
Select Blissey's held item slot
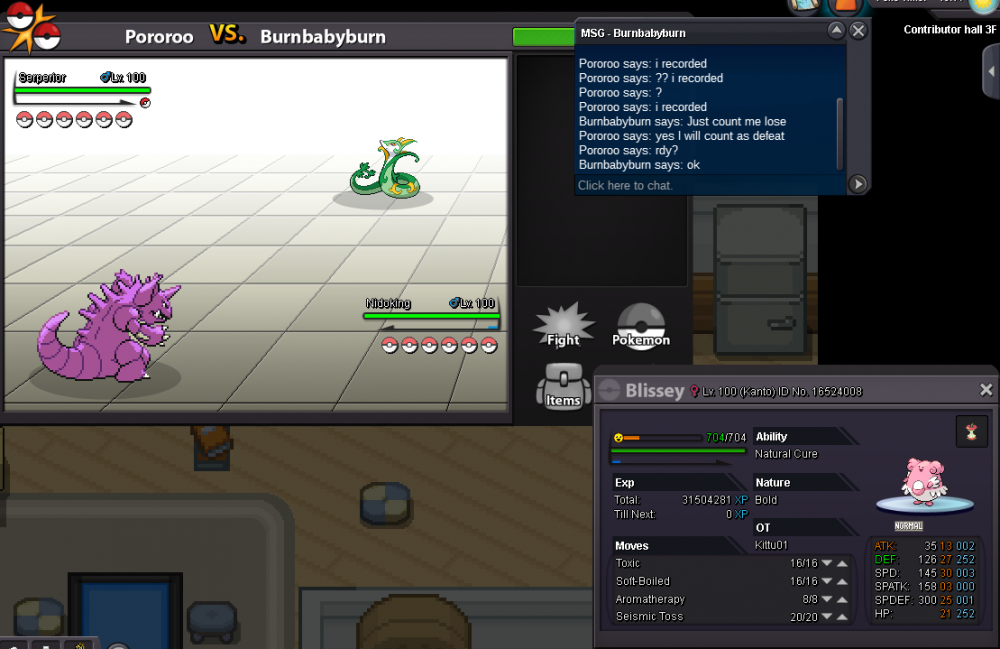point(972,432)
